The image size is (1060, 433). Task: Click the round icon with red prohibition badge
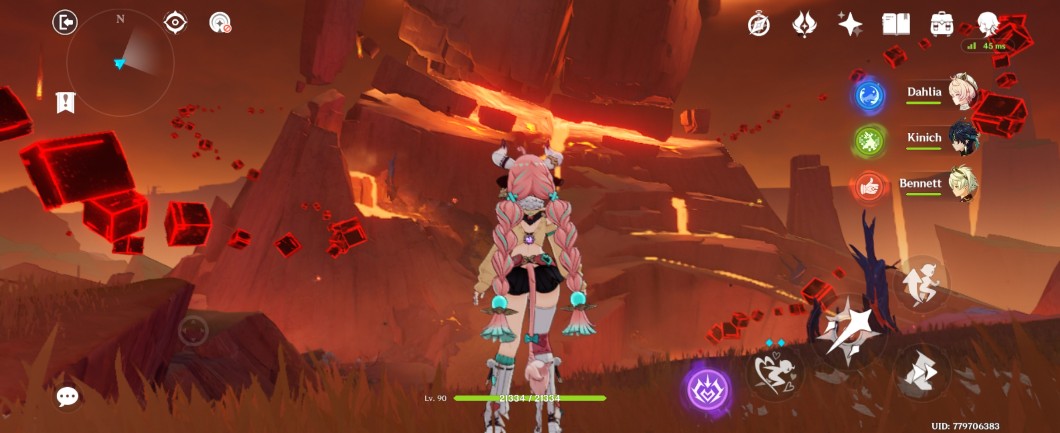(220, 22)
